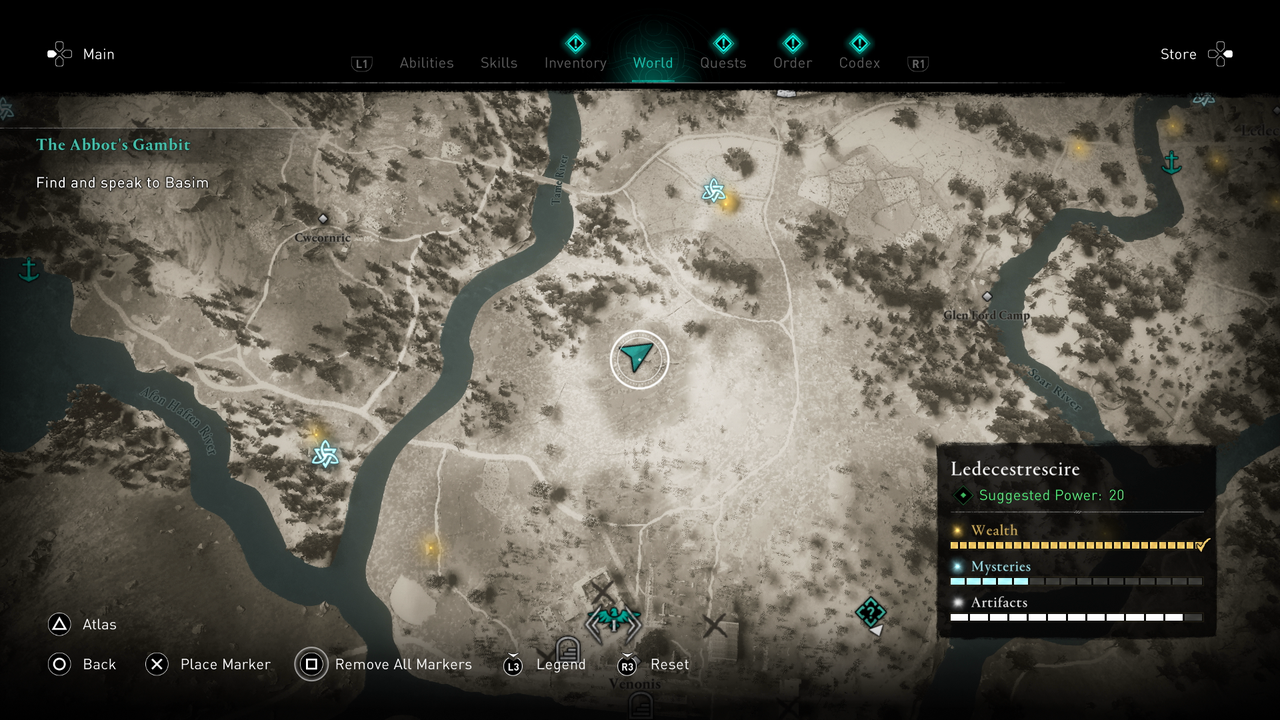Select the gold wealth glow near Glen Ford Camp
Image resolution: width=1280 pixels, height=720 pixels.
pyautogui.click(x=1078, y=146)
